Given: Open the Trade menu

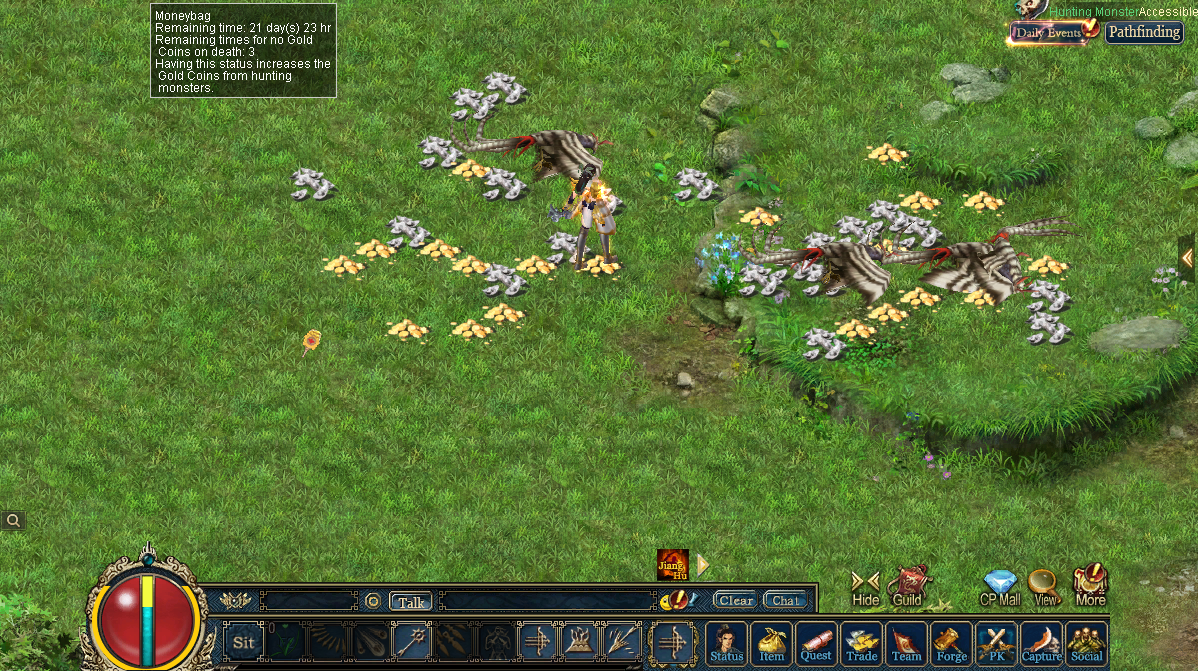Looking at the screenshot, I should pos(861,643).
